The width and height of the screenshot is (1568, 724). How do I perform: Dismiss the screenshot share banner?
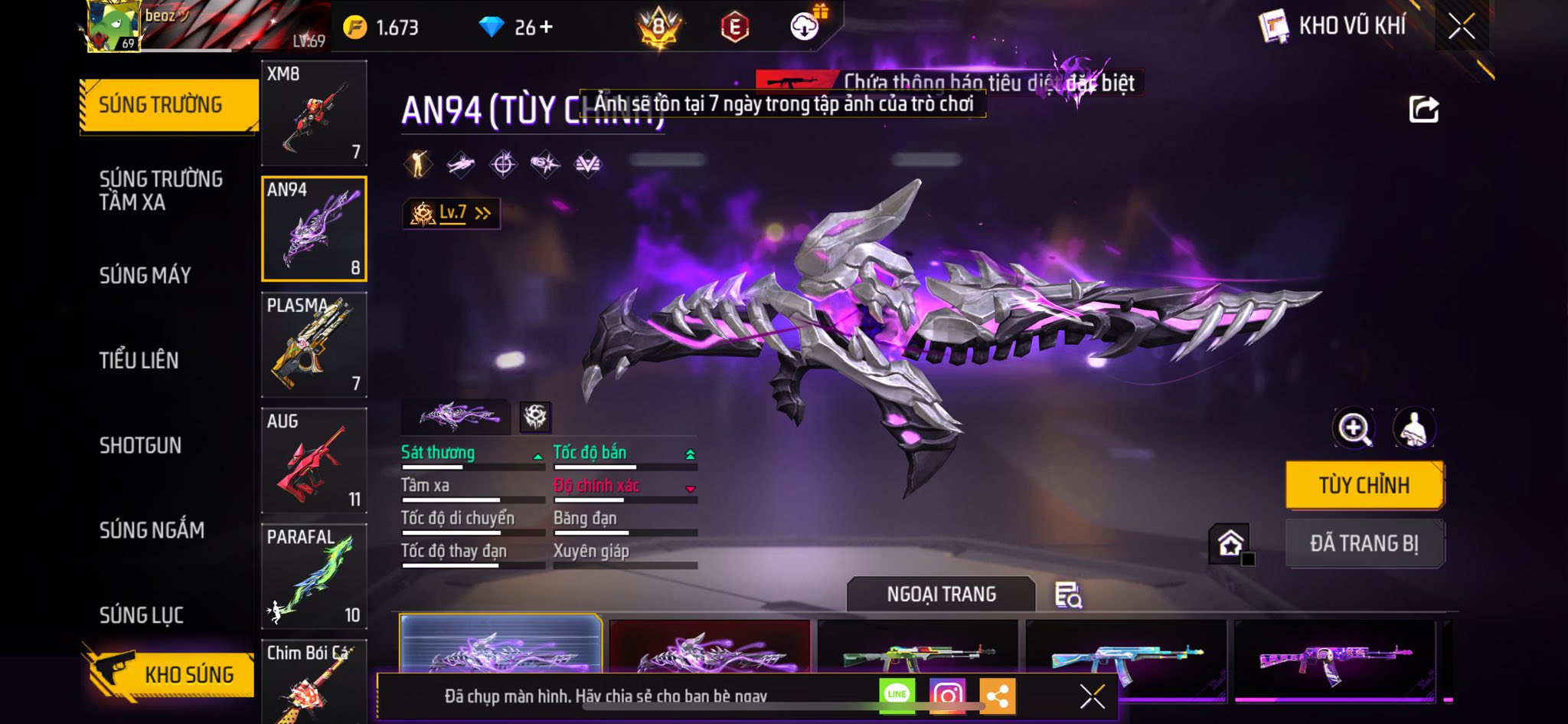pyautogui.click(x=1092, y=696)
